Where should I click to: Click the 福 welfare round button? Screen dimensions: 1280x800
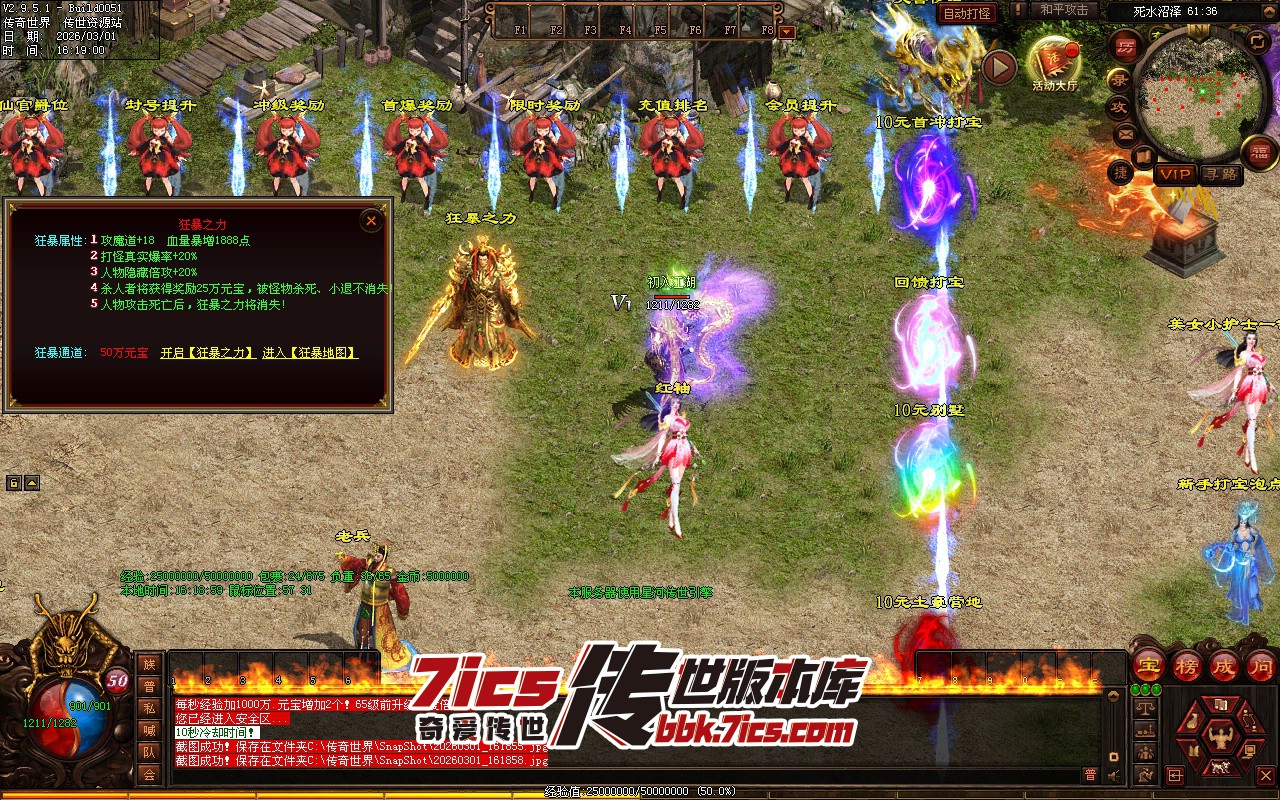tap(1259, 152)
